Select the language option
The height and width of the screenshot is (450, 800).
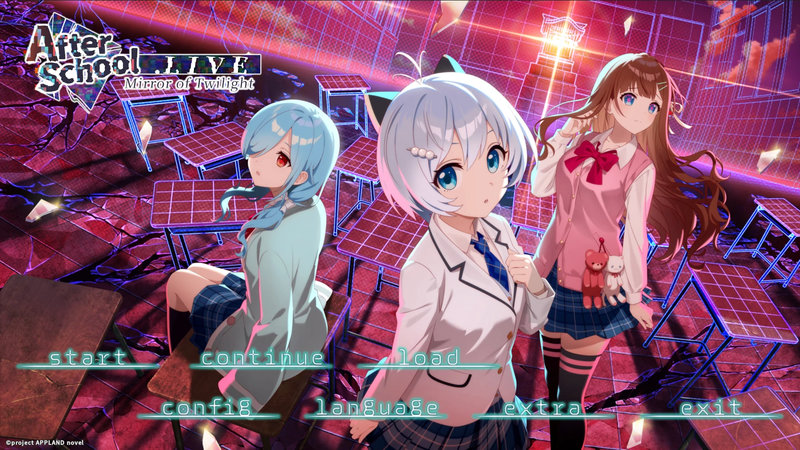(377, 407)
